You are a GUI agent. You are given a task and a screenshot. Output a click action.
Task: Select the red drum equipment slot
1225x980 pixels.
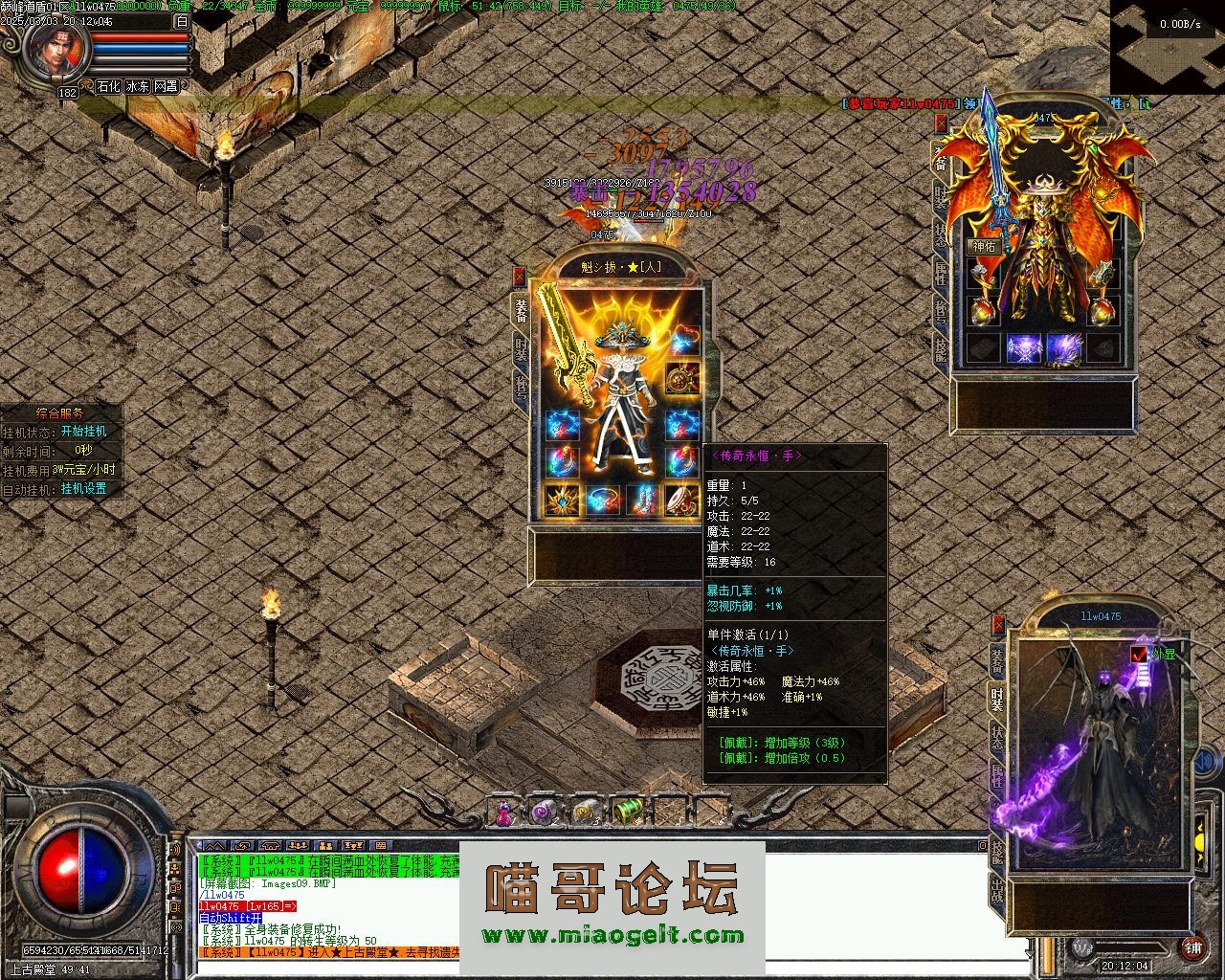[682, 500]
